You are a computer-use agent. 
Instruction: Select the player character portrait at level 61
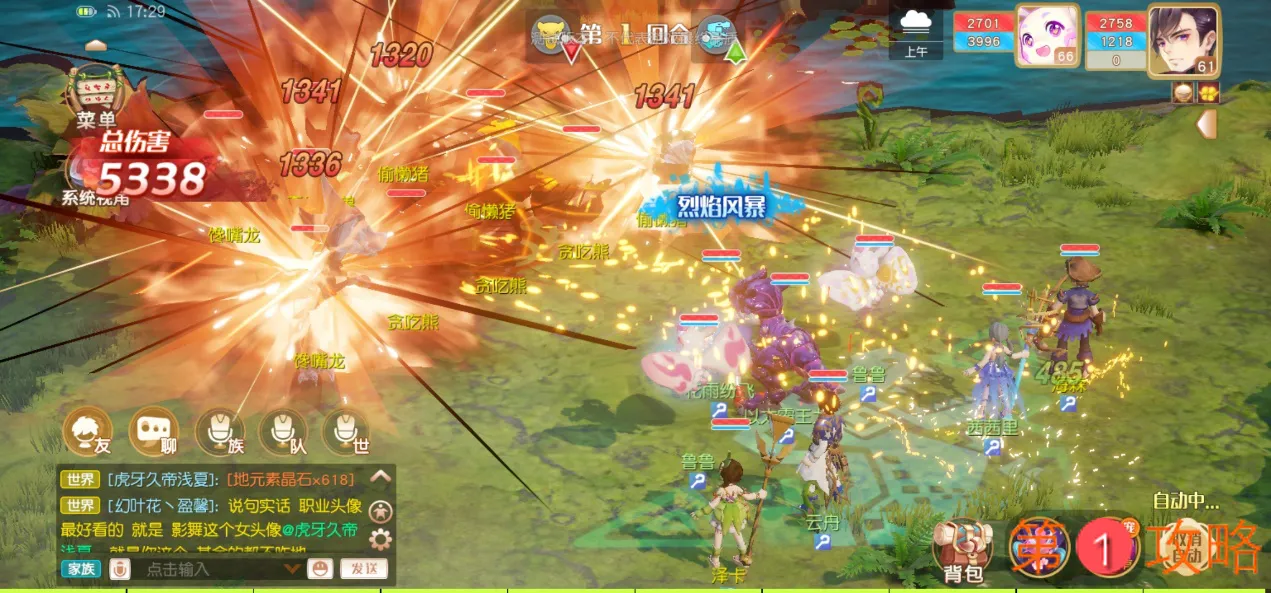1183,40
